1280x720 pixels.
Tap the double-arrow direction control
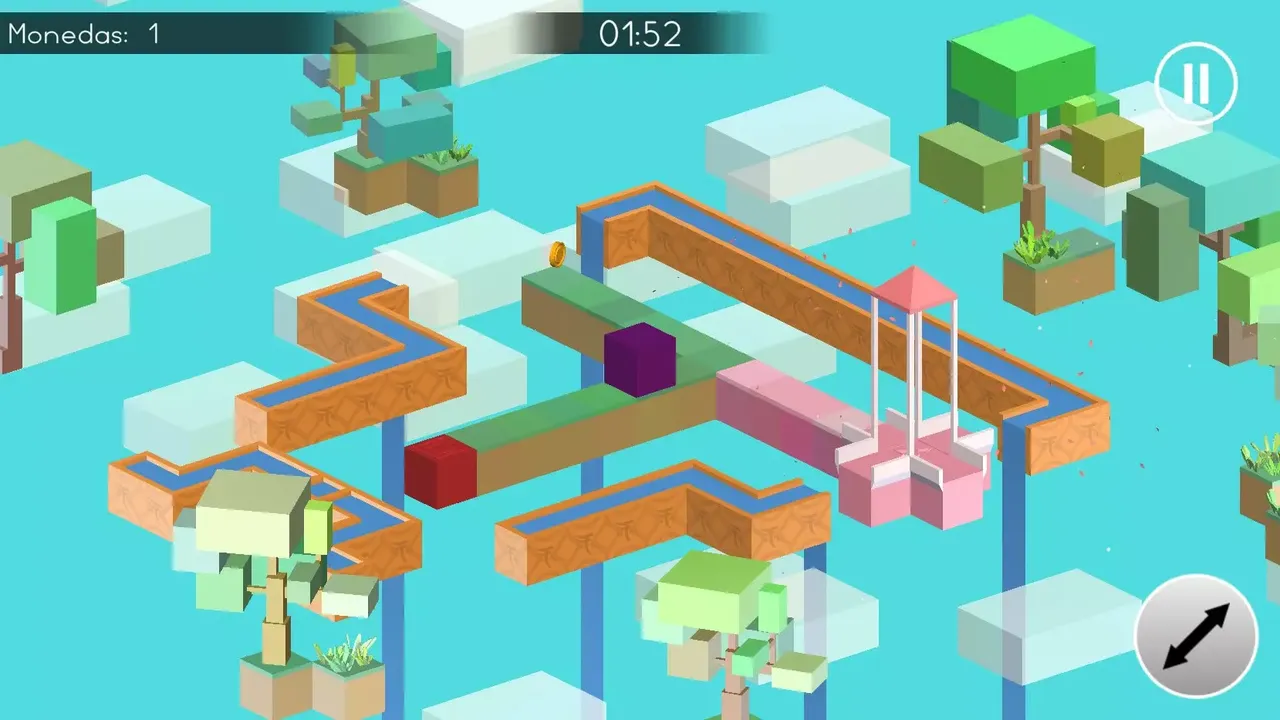coord(1197,637)
